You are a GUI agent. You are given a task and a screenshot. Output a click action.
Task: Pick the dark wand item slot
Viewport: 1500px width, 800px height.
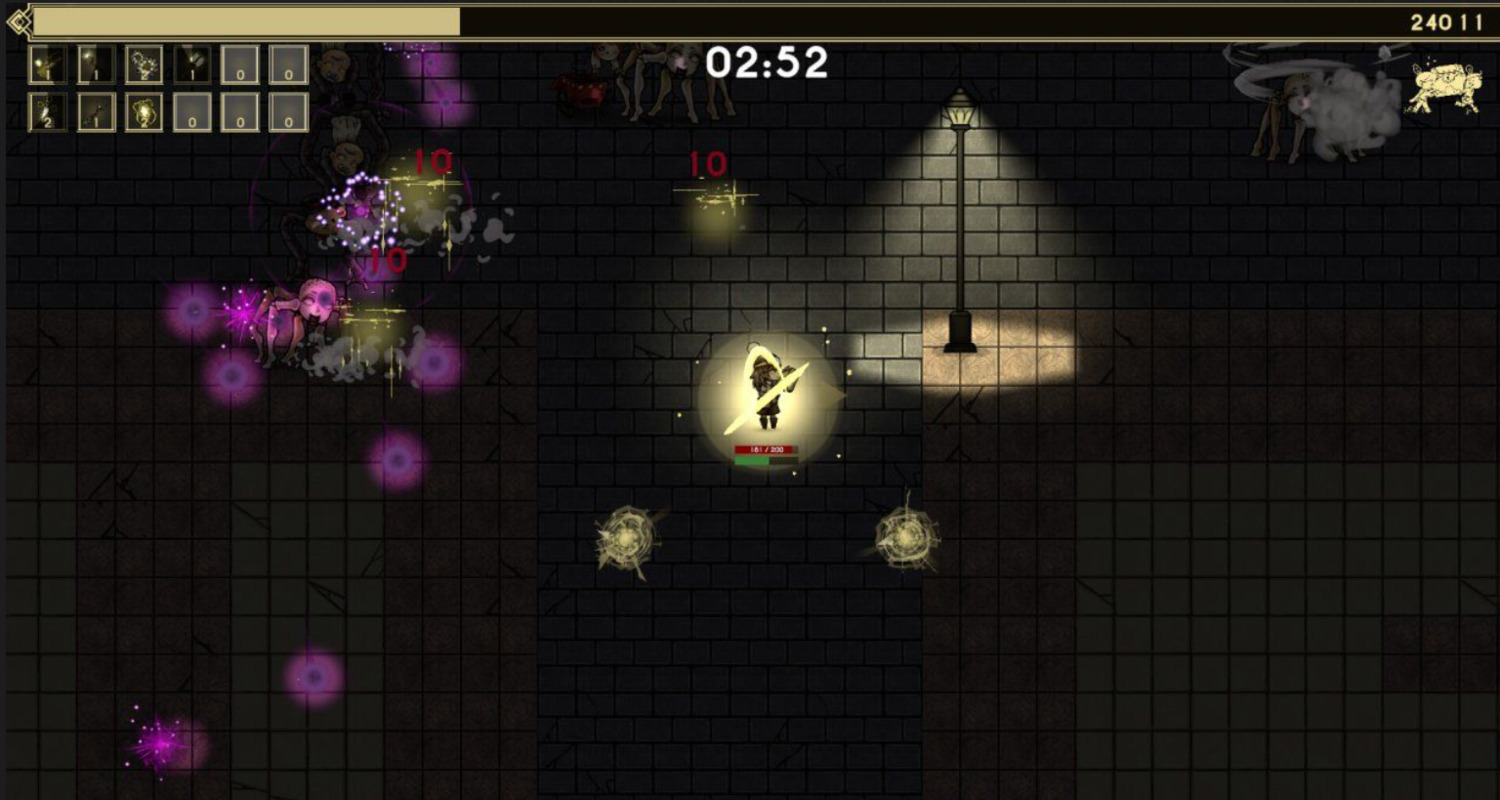coord(96,112)
